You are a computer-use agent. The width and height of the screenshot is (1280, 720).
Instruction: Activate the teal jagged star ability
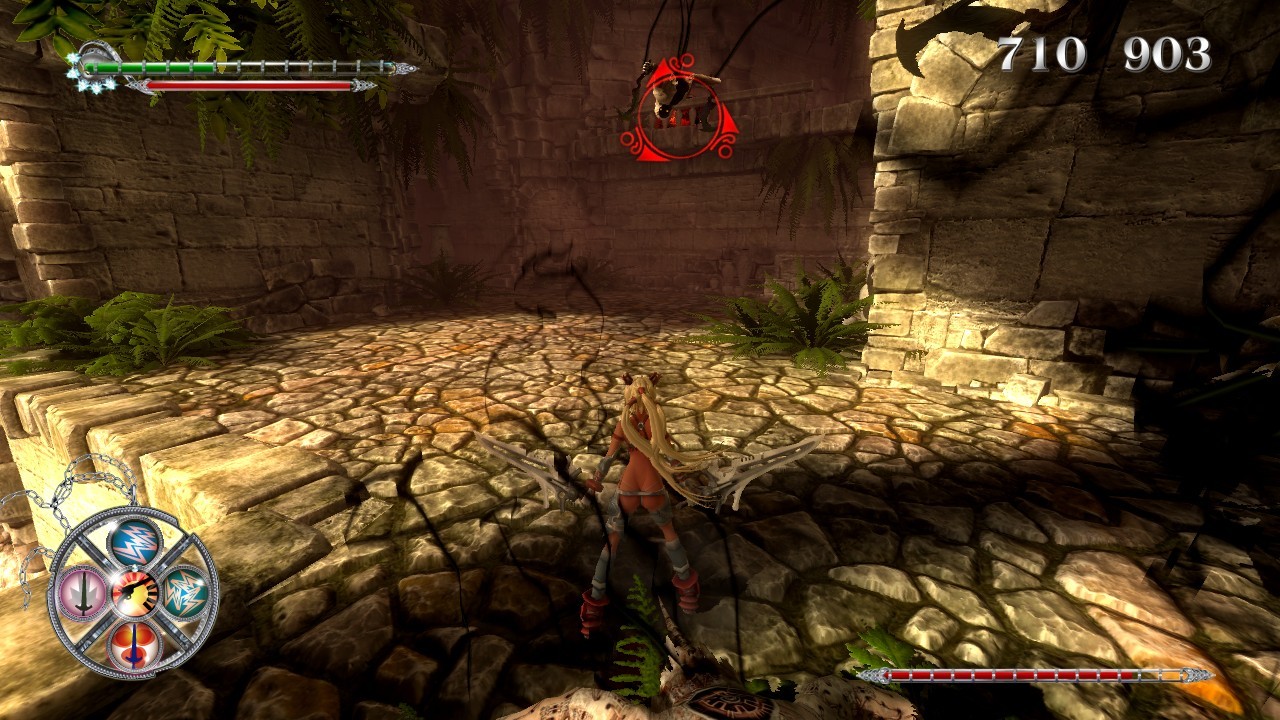[187, 592]
